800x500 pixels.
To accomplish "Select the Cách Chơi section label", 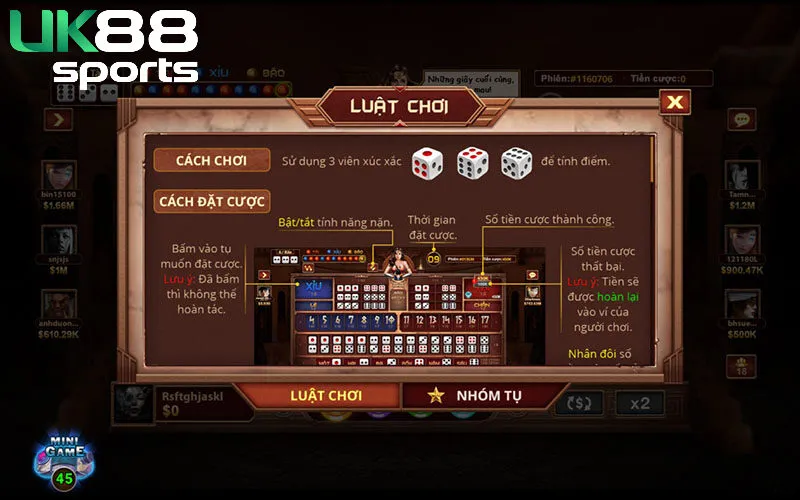I will click(x=212, y=161).
